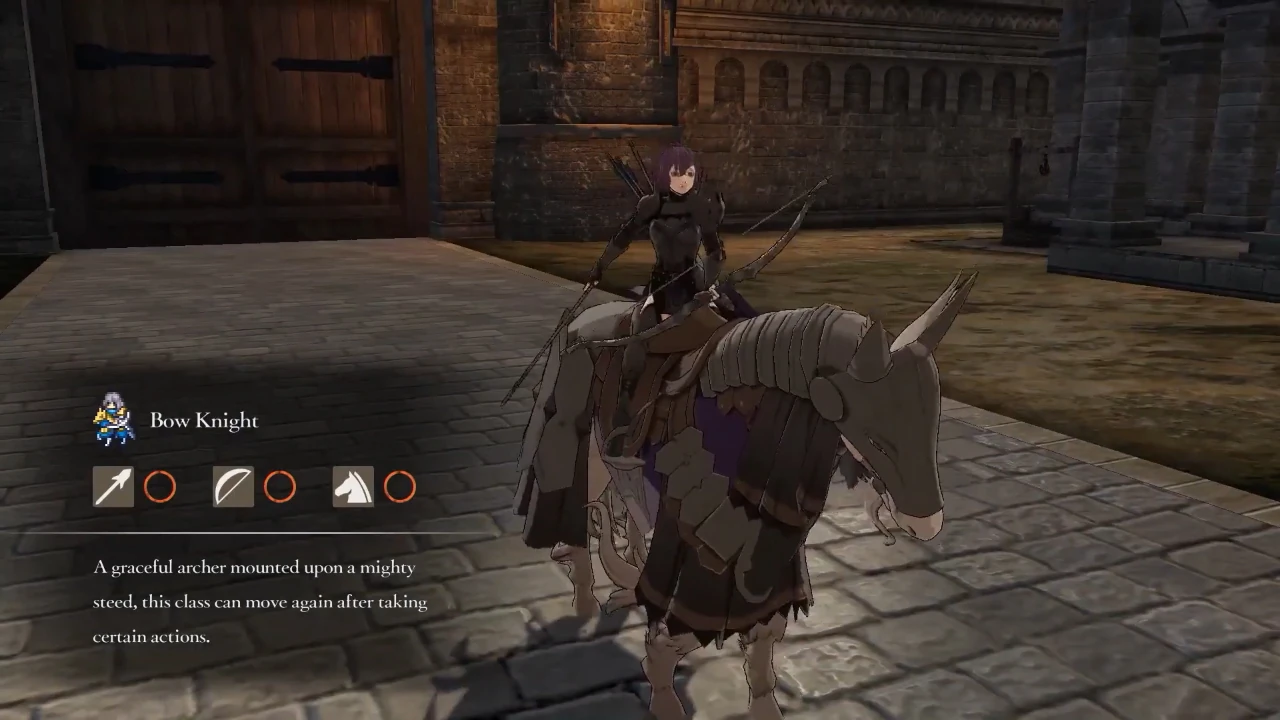Tap the spear icon in the skills row
Viewport: 1280px width, 720px height.
point(113,487)
